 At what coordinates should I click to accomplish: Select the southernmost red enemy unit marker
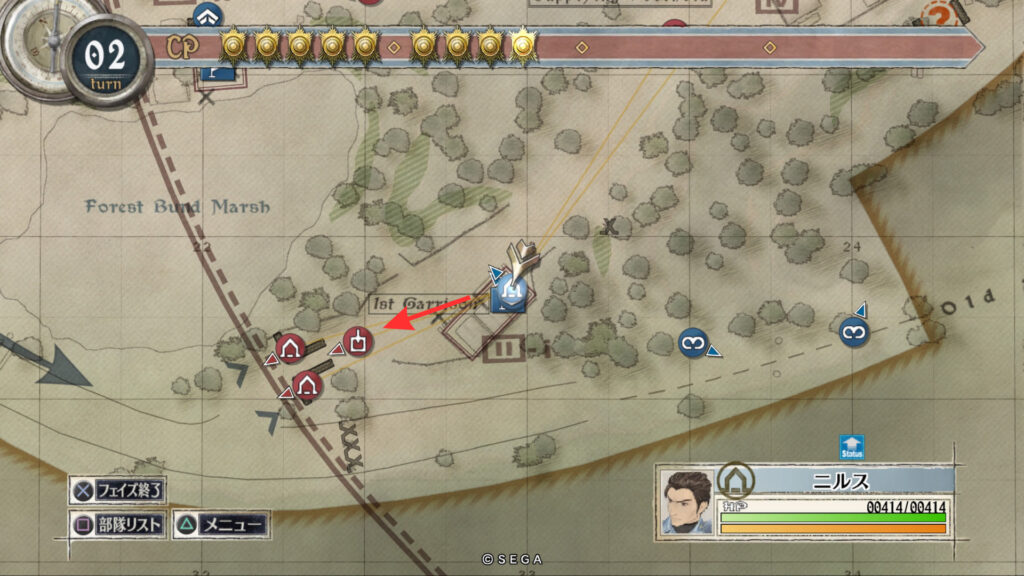pos(307,385)
